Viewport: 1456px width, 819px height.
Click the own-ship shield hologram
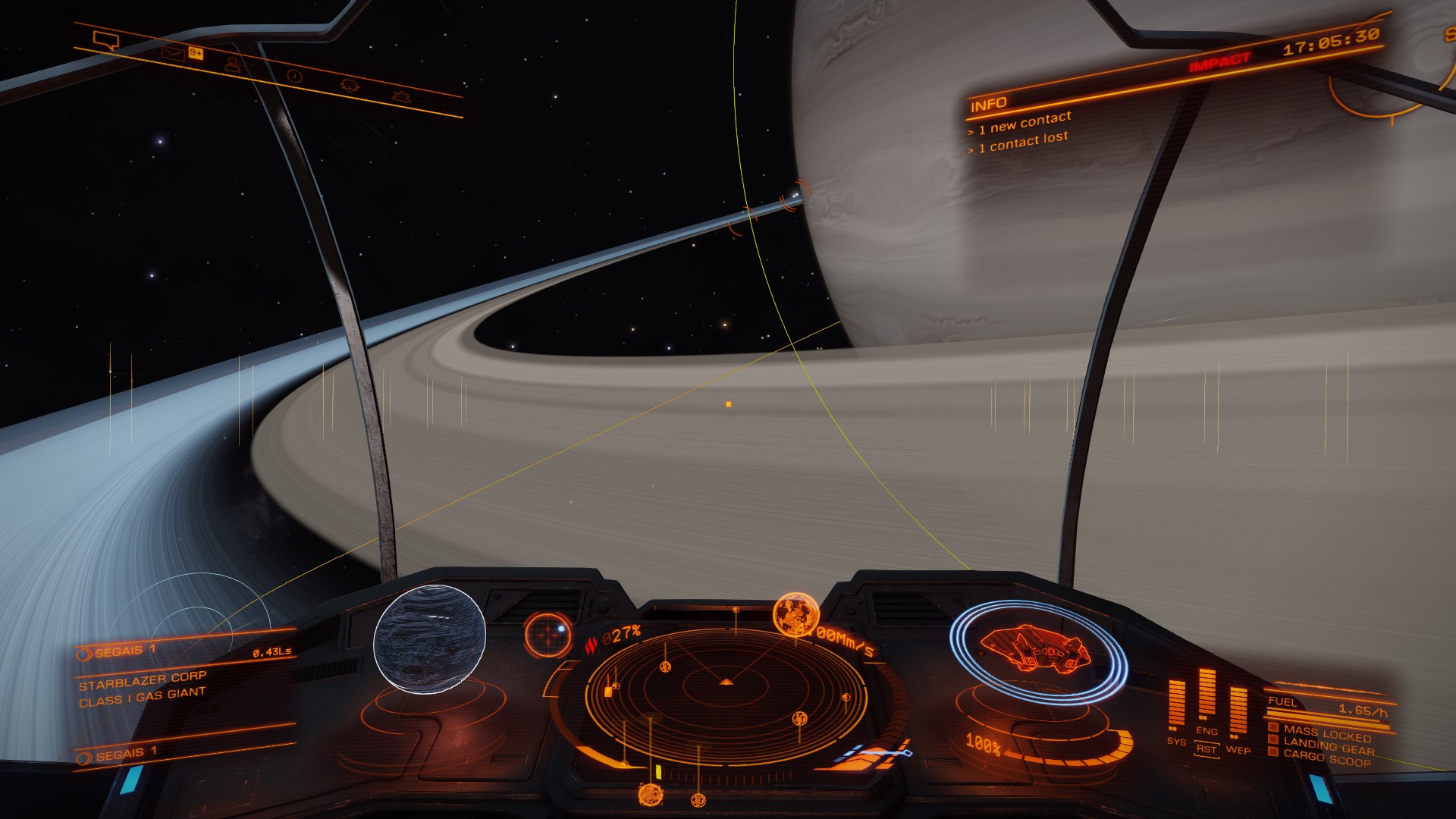tap(1037, 650)
